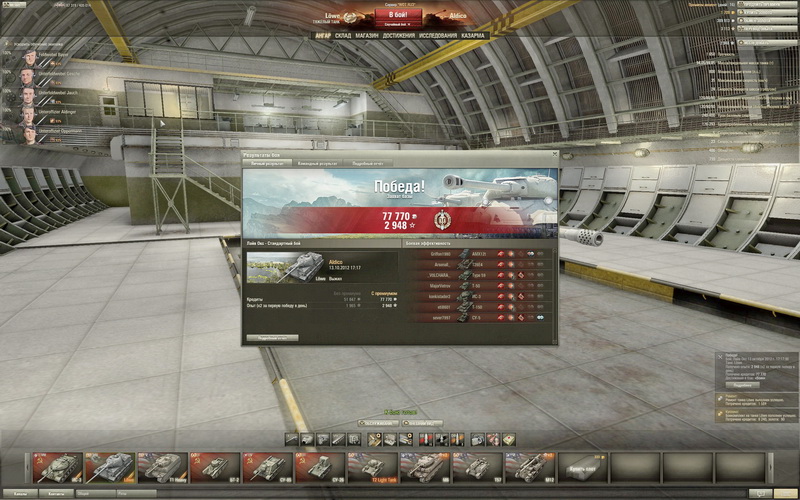
Task: Open the battle type dropdown under В бой!
Action: 399,24
